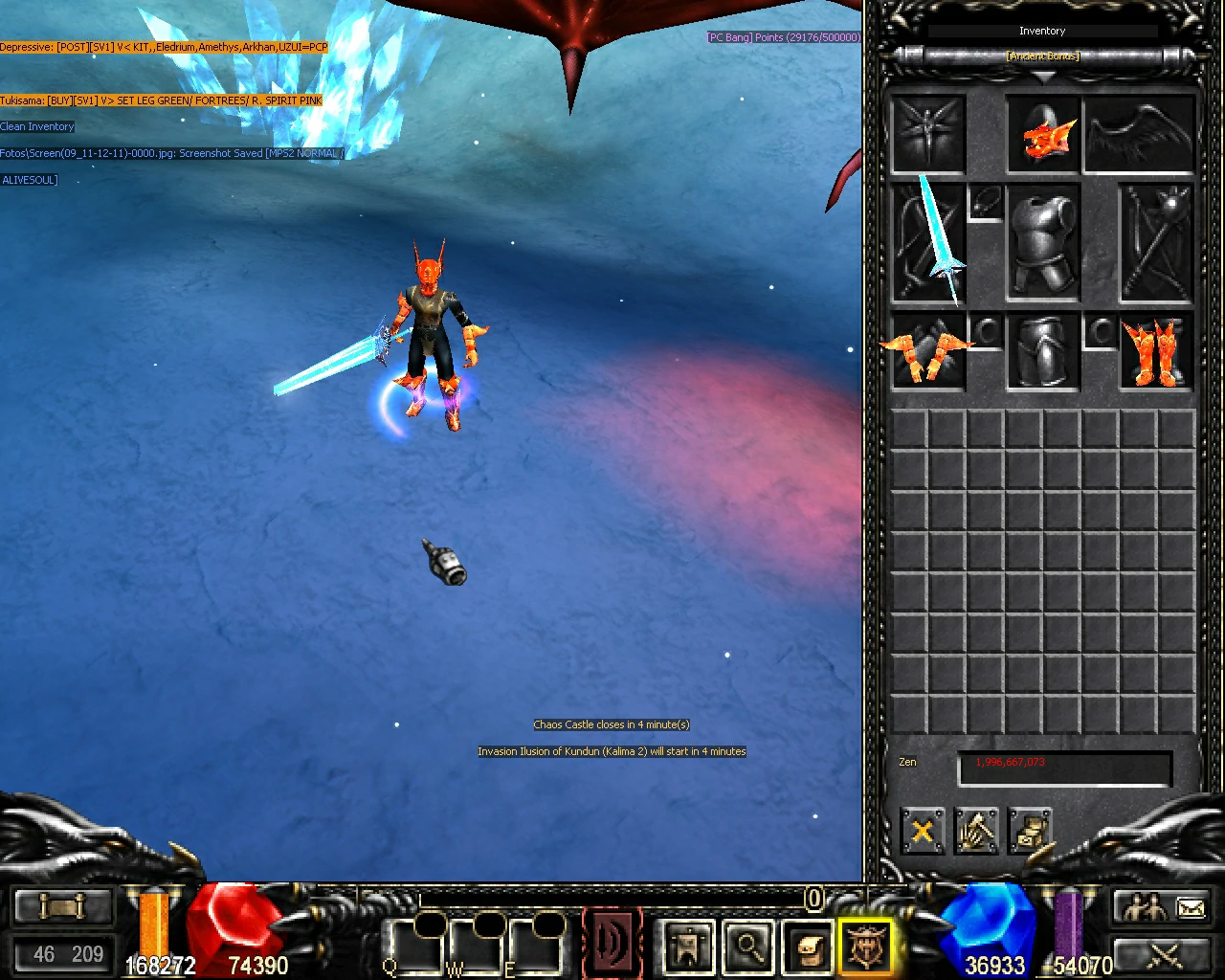This screenshot has width=1225, height=980.
Task: Click the red combat mode book icon
Action: (x=612, y=943)
